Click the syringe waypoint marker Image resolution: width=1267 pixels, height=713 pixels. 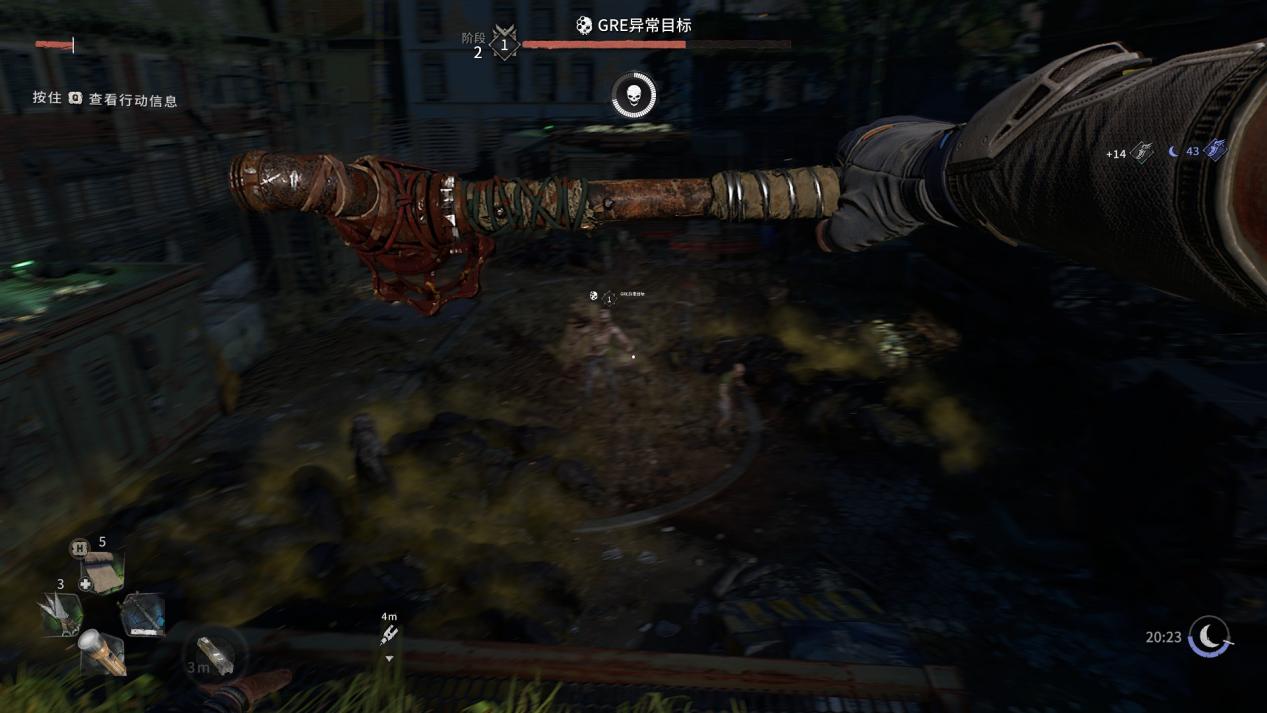coord(389,635)
